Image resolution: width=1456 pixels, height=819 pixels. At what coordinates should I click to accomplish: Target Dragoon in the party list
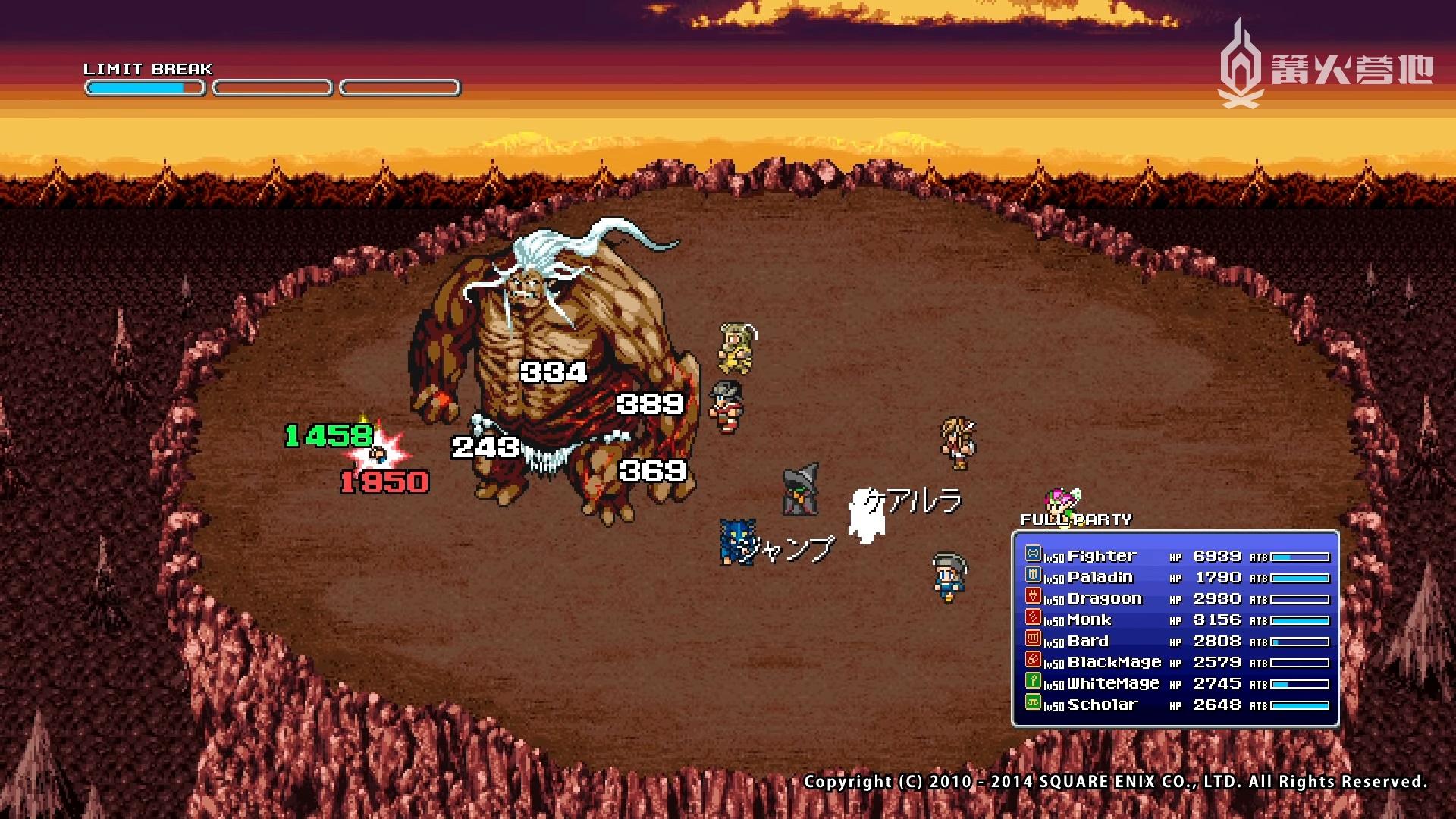[1104, 599]
